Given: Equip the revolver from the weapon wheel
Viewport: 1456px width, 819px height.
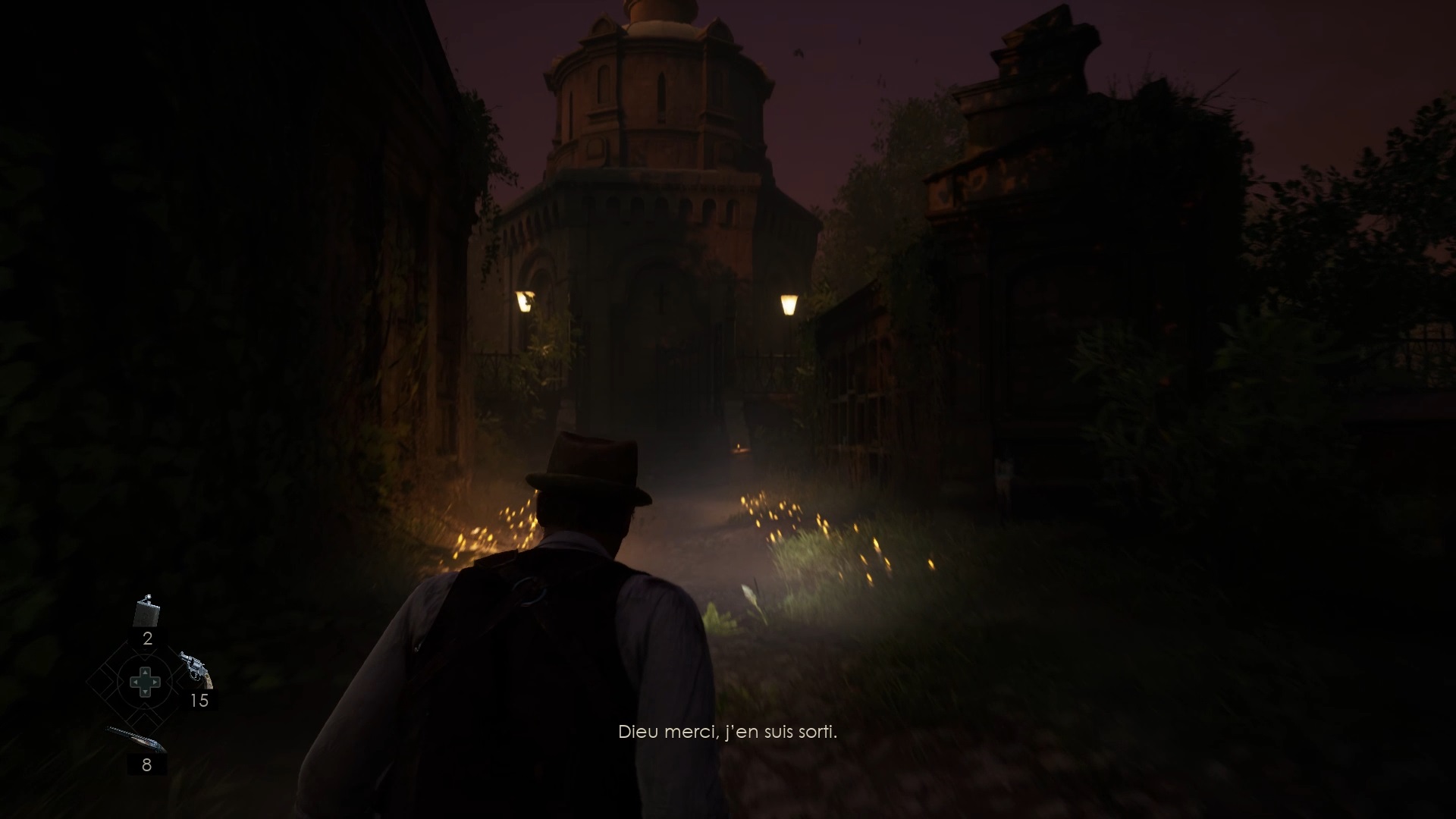Looking at the screenshot, I should (196, 669).
